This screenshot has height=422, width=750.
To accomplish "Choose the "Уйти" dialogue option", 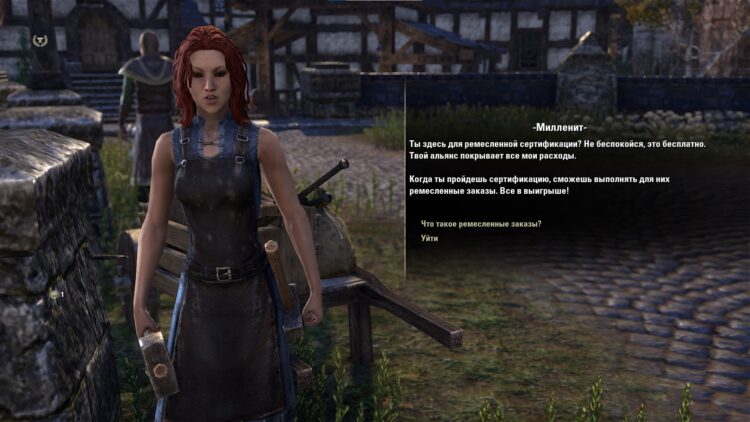I will (x=430, y=238).
